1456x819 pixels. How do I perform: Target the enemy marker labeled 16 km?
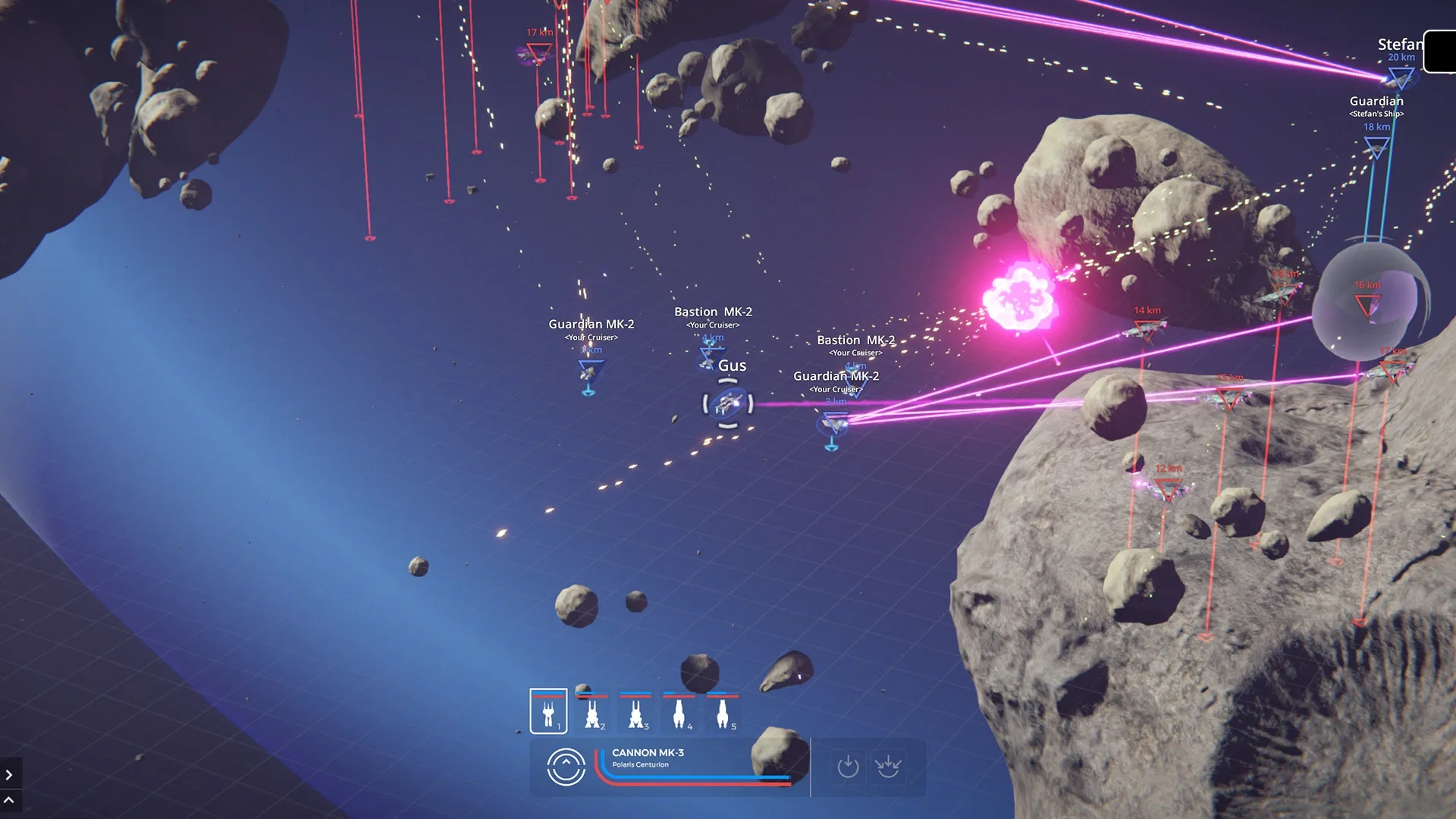point(1367,306)
